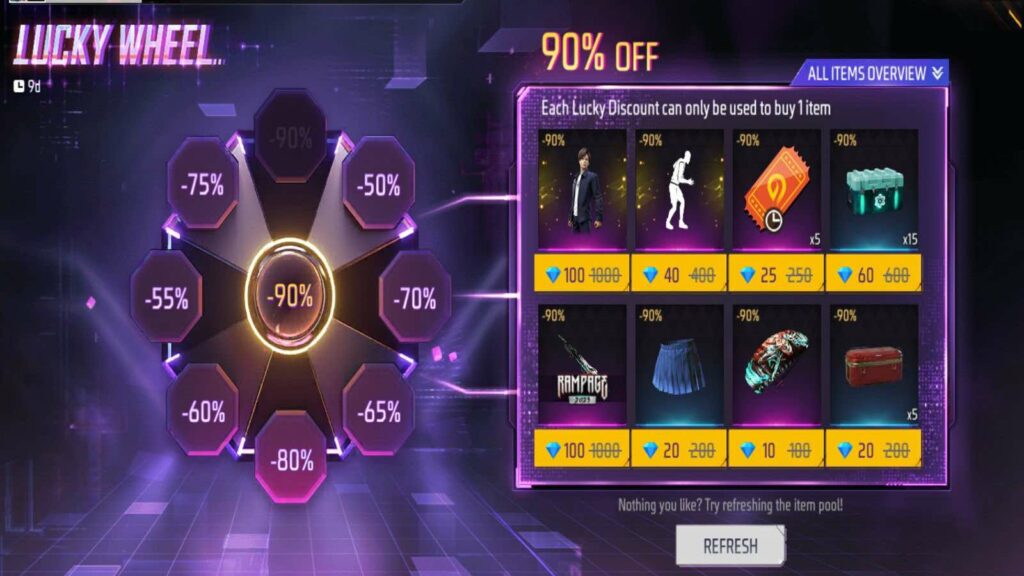Click the -70% wheel segment

(x=415, y=297)
